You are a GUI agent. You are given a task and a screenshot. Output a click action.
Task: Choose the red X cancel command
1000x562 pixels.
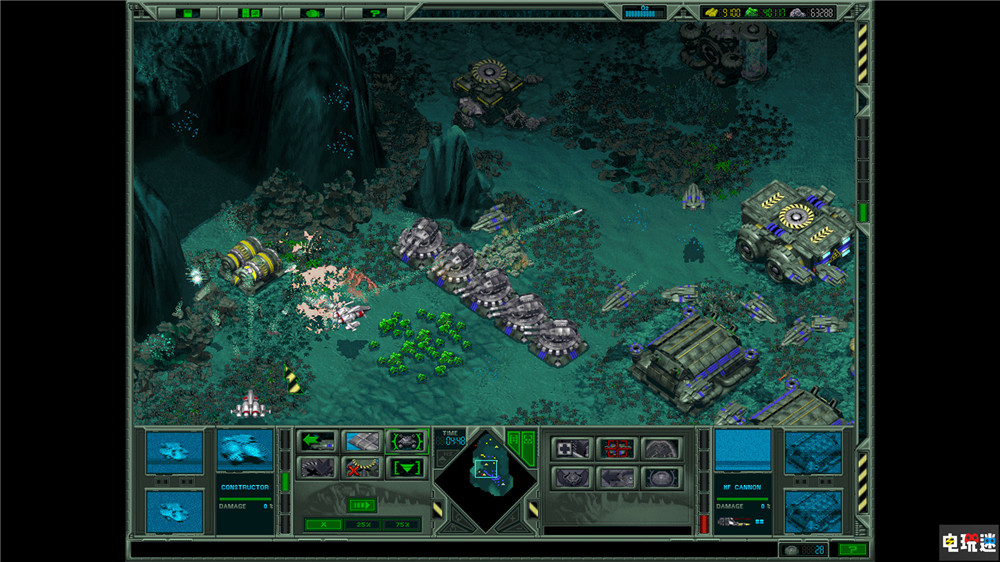click(x=362, y=467)
